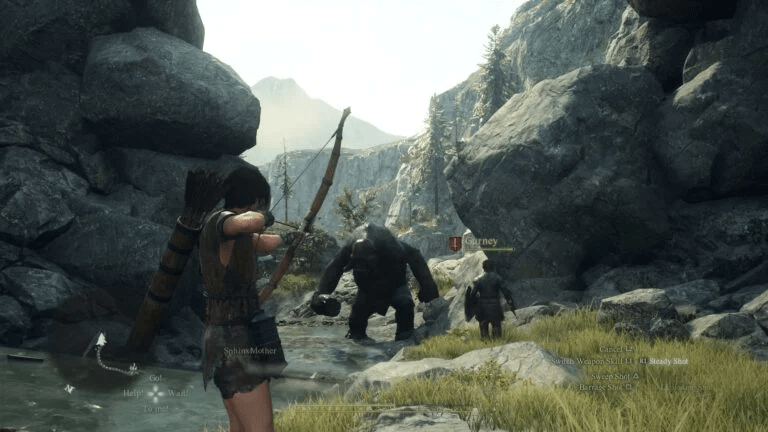Issue the Go! pawn command
This screenshot has height=432, width=768.
[x=155, y=379]
